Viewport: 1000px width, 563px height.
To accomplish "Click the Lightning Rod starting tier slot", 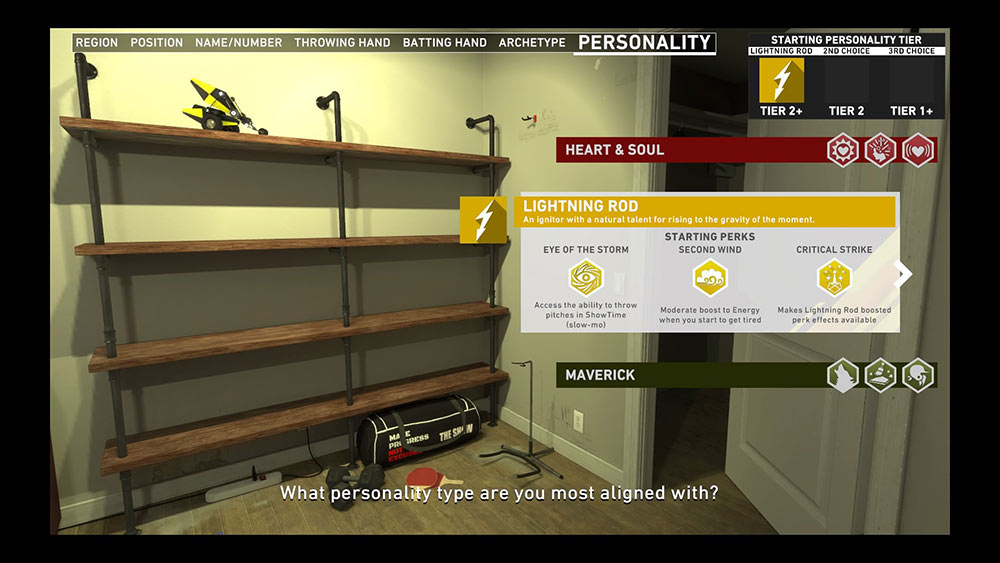I will pos(781,82).
